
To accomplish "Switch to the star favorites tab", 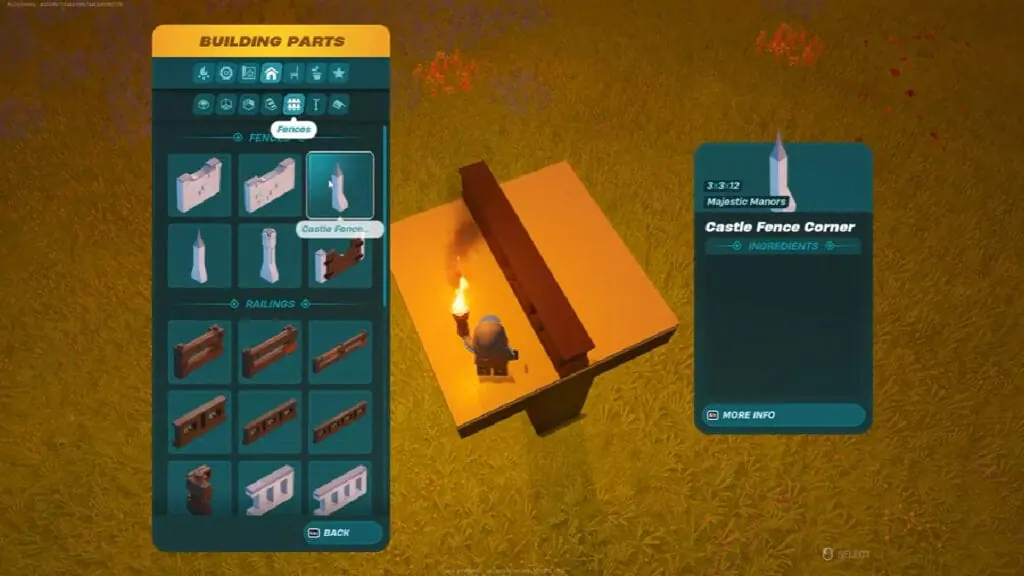I will click(339, 73).
